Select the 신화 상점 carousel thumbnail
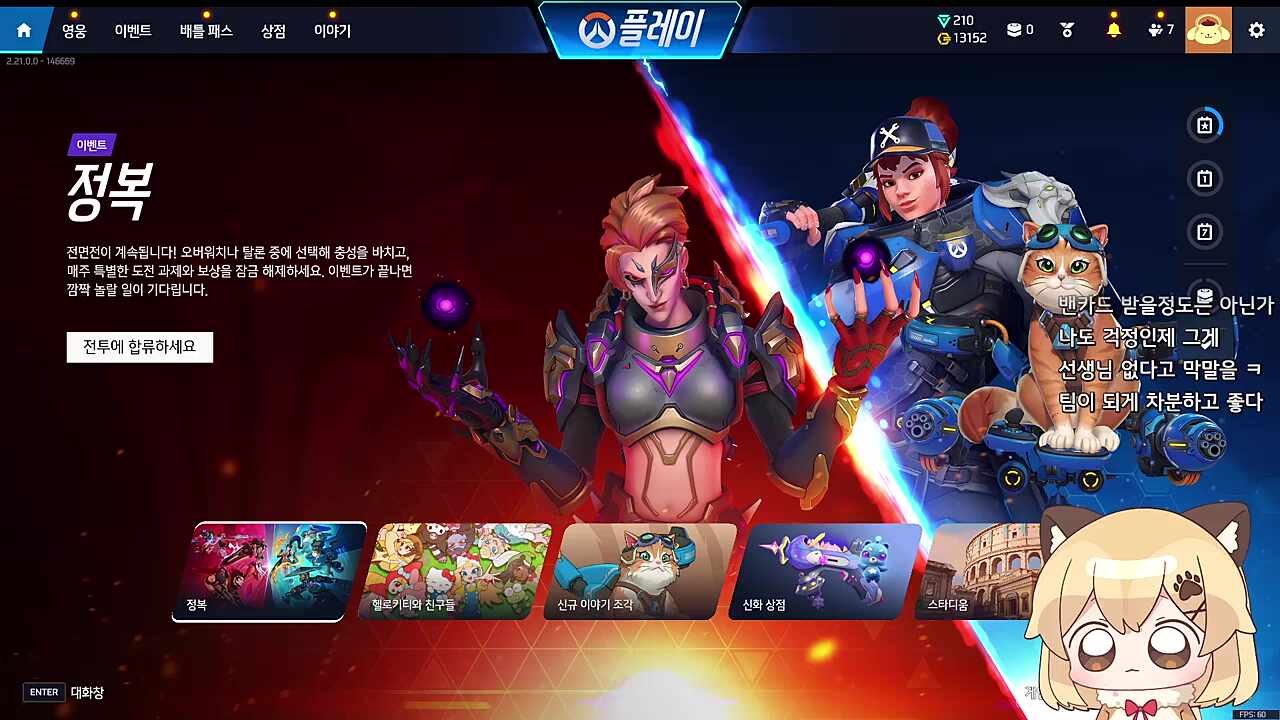This screenshot has width=1280, height=720. [x=820, y=570]
